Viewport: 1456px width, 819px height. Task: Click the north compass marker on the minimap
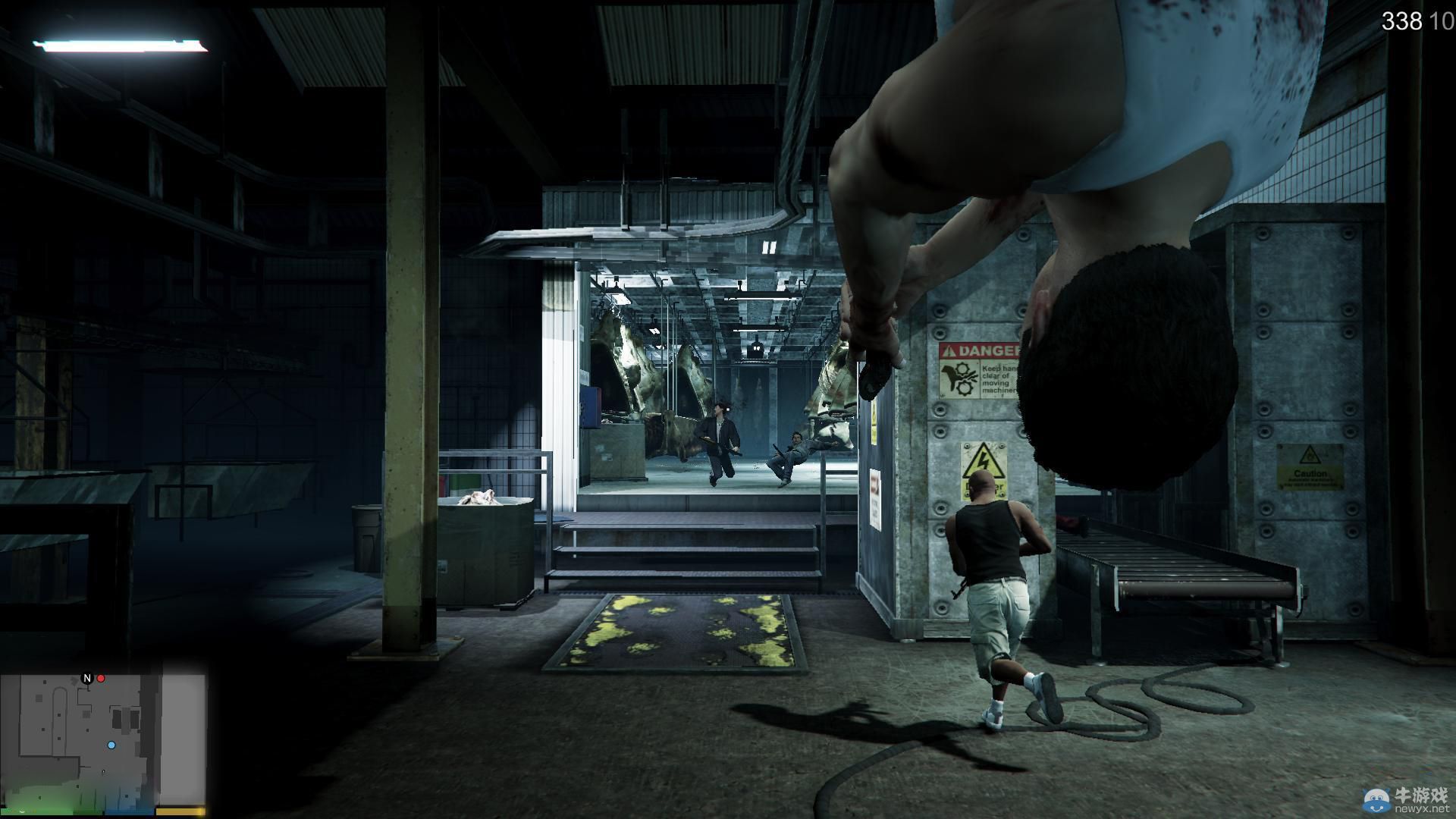[87, 678]
